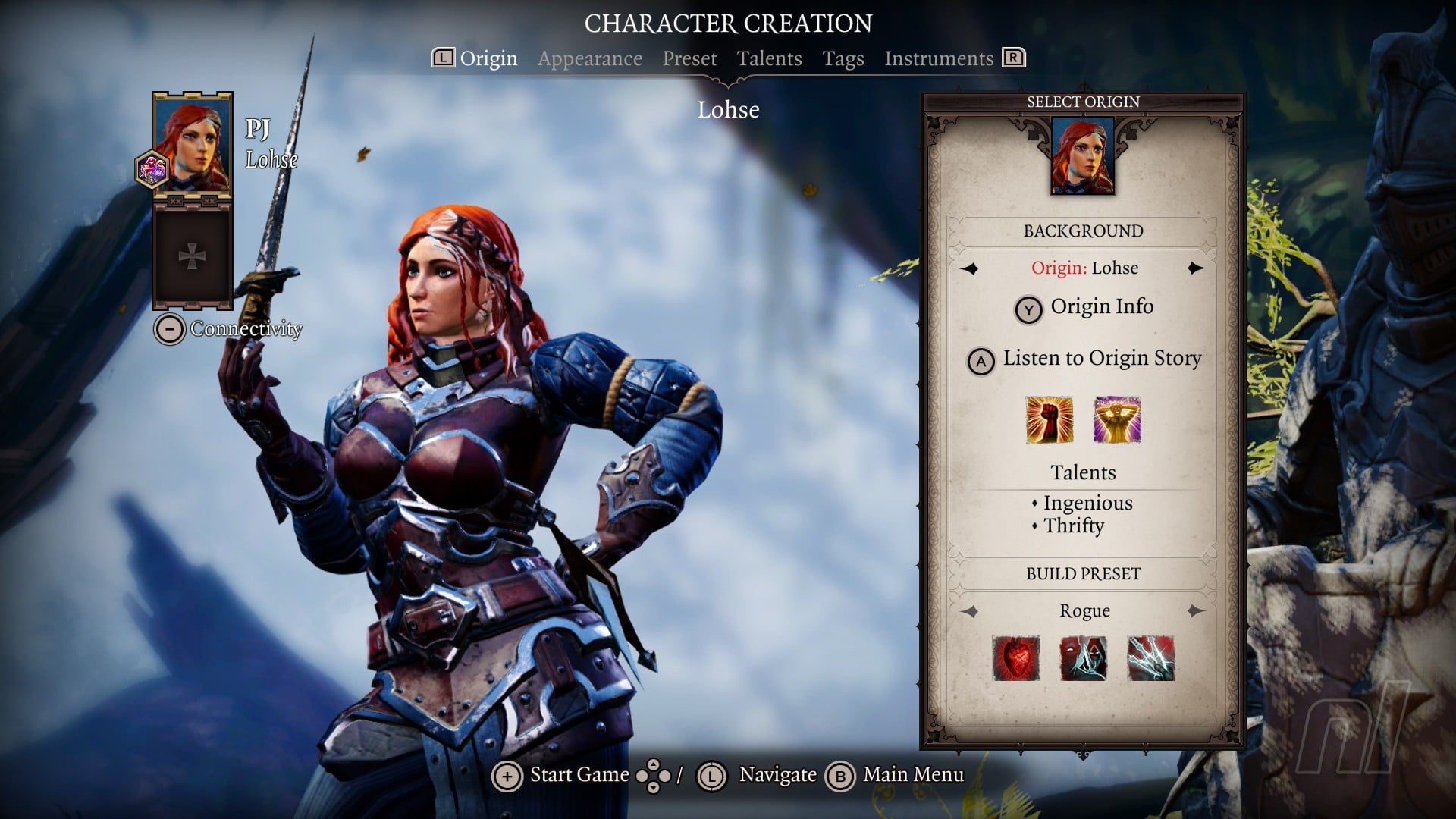
Task: Open the Talents tab
Action: pyautogui.click(x=769, y=58)
